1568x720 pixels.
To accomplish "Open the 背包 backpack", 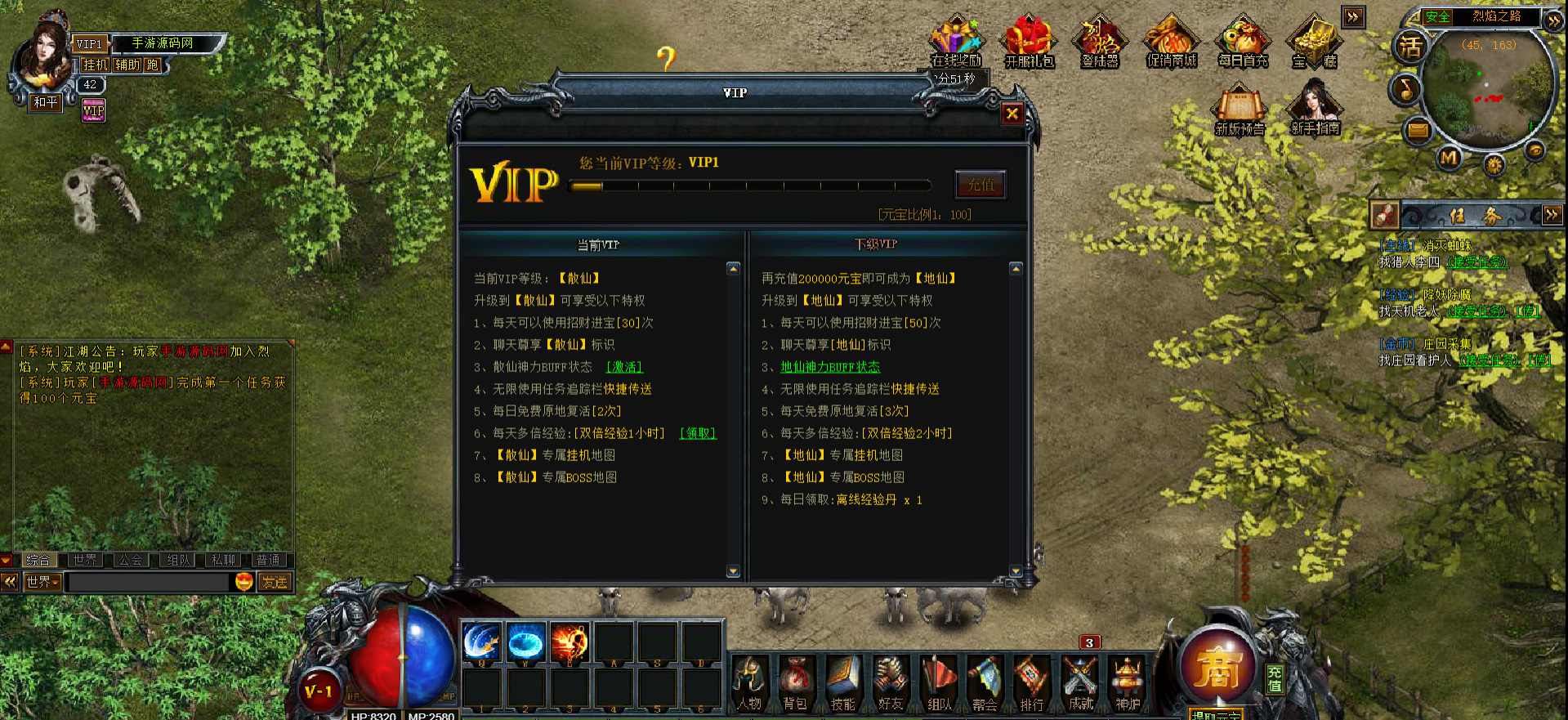I will click(x=795, y=683).
